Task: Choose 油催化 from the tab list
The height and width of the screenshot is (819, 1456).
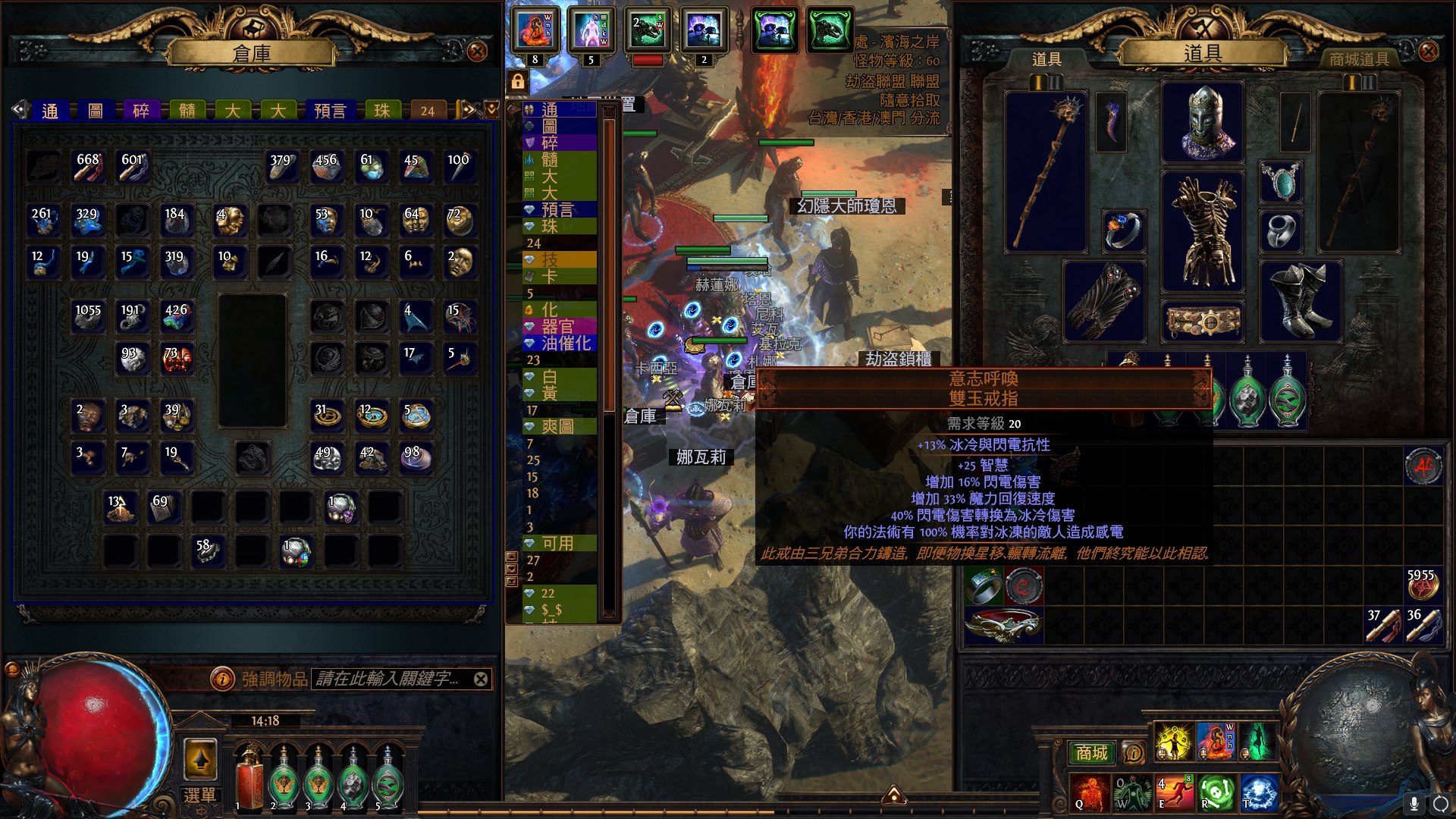Action: [x=565, y=344]
